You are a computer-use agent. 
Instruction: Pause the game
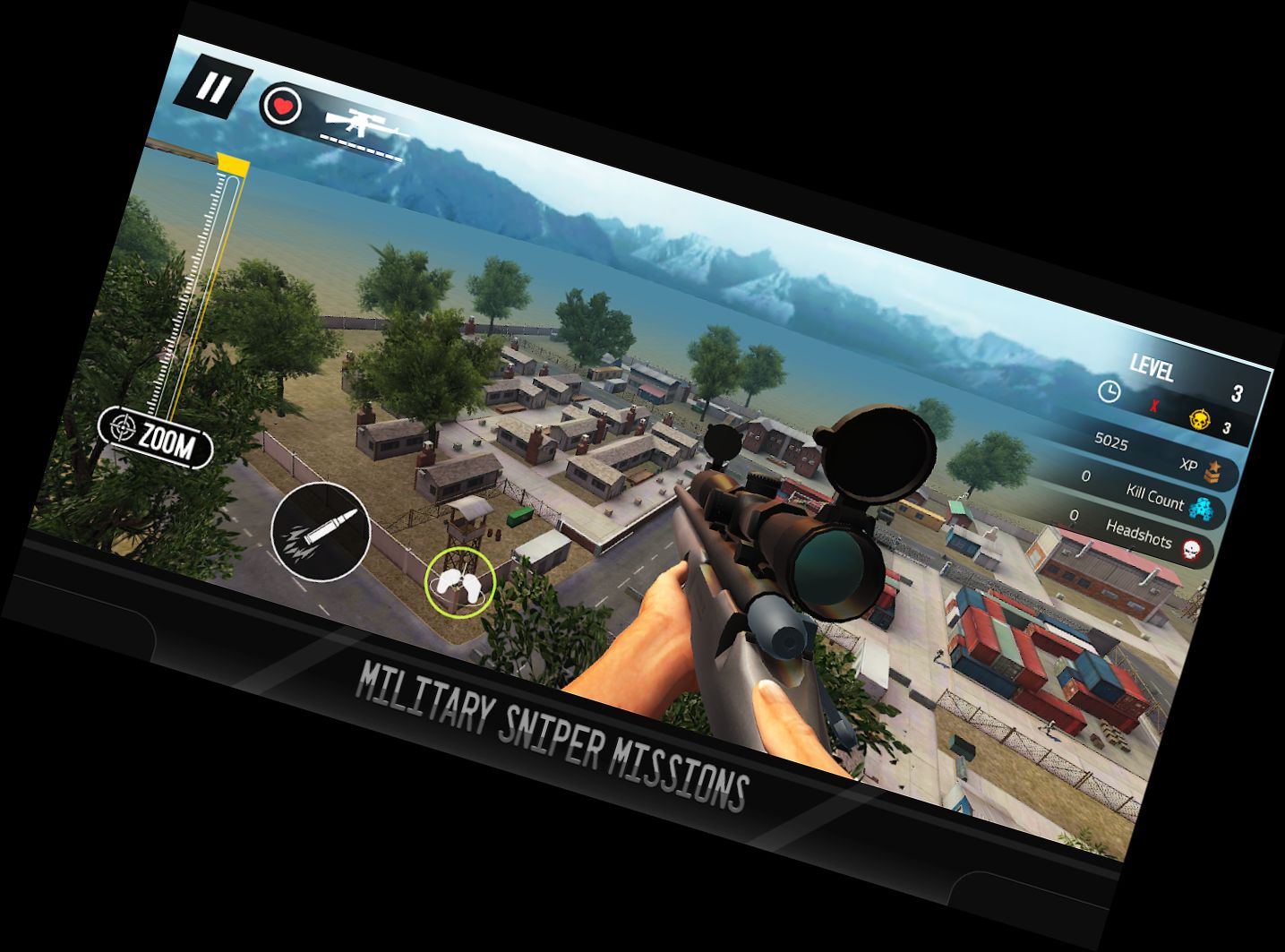tap(212, 89)
